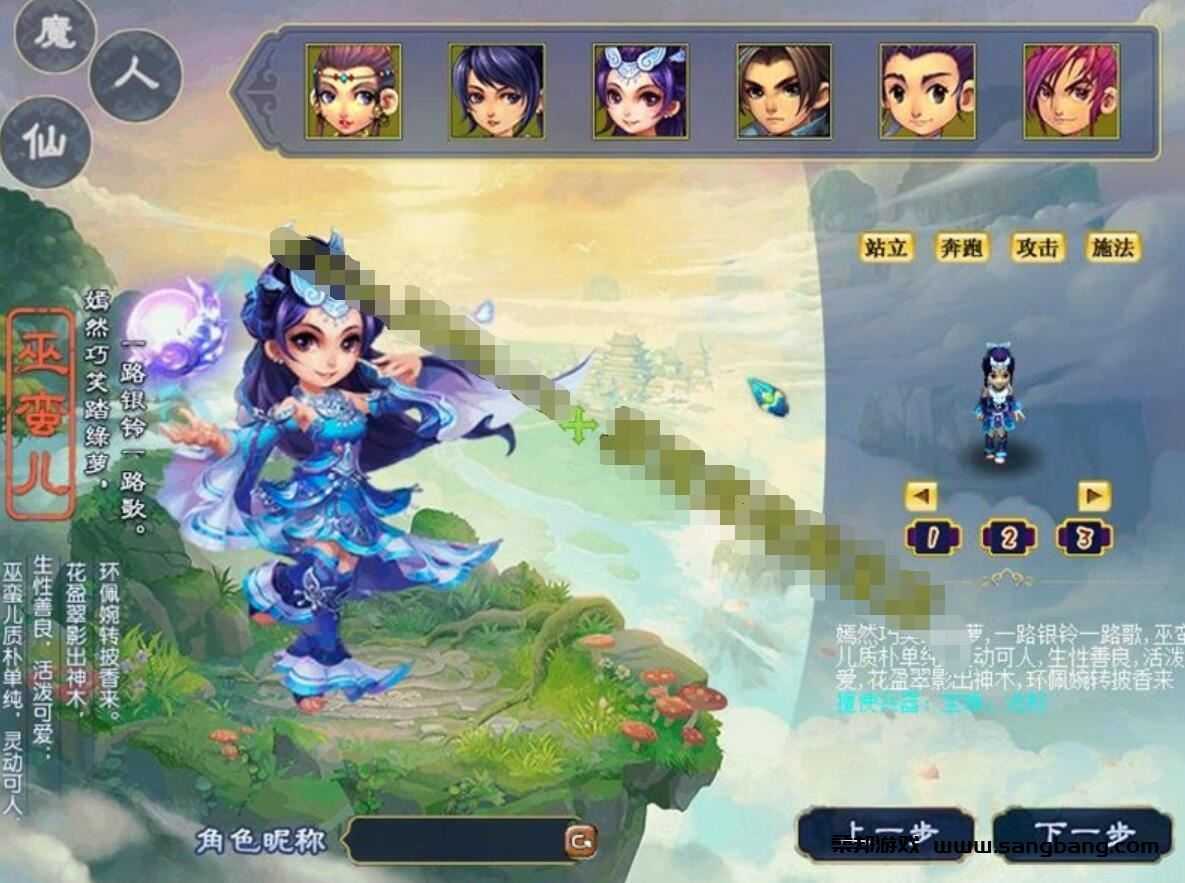This screenshot has width=1185, height=883.
Task: Go back with the 上一步 button
Action: pyautogui.click(x=884, y=835)
